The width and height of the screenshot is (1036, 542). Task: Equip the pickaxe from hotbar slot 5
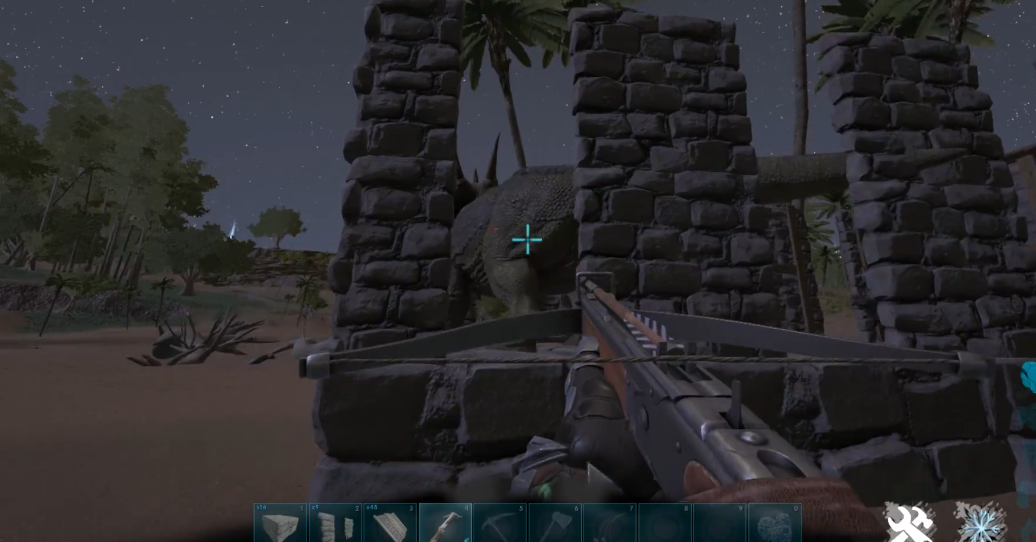(x=500, y=523)
